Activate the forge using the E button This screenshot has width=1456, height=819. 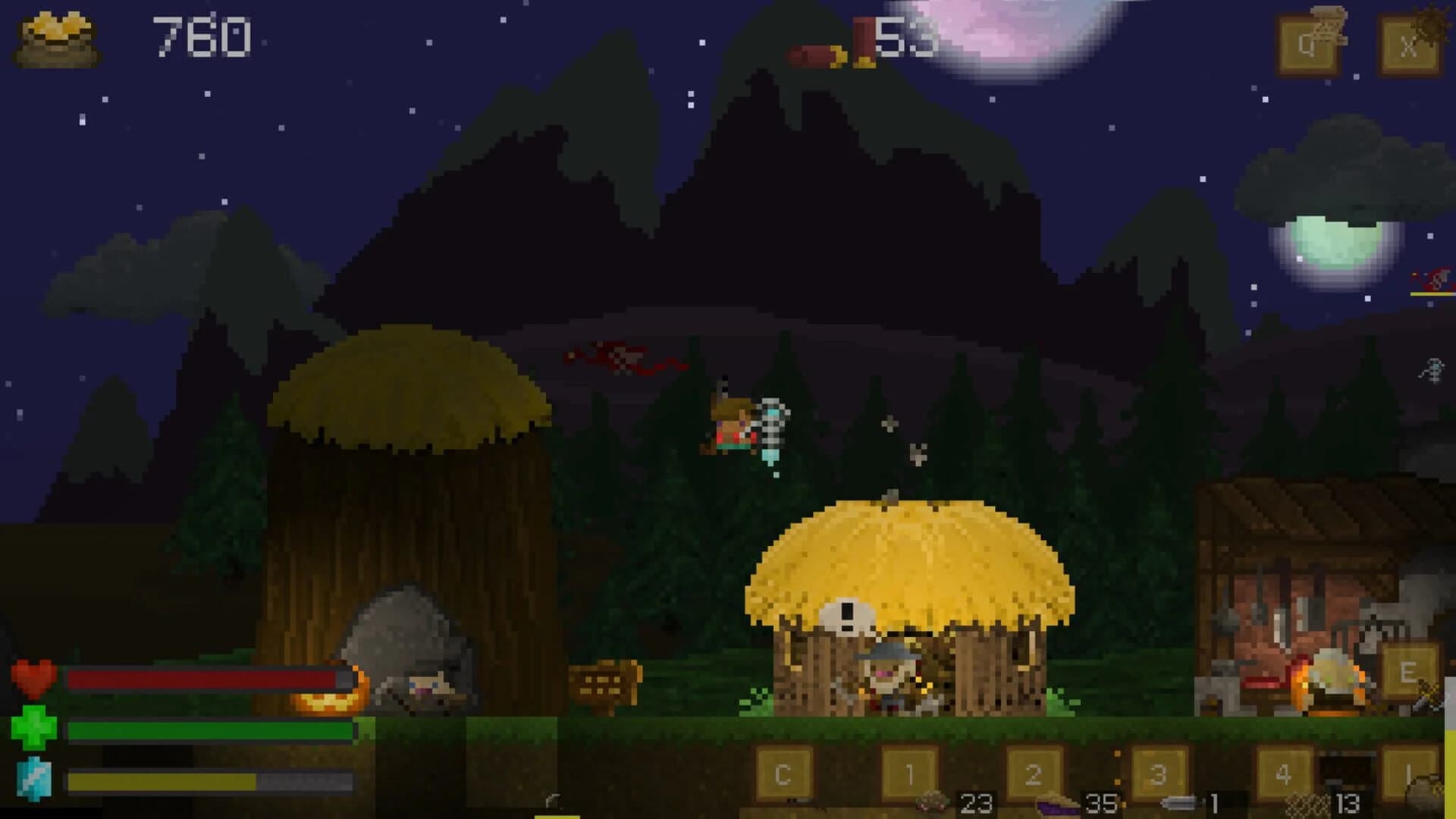pyautogui.click(x=1409, y=671)
